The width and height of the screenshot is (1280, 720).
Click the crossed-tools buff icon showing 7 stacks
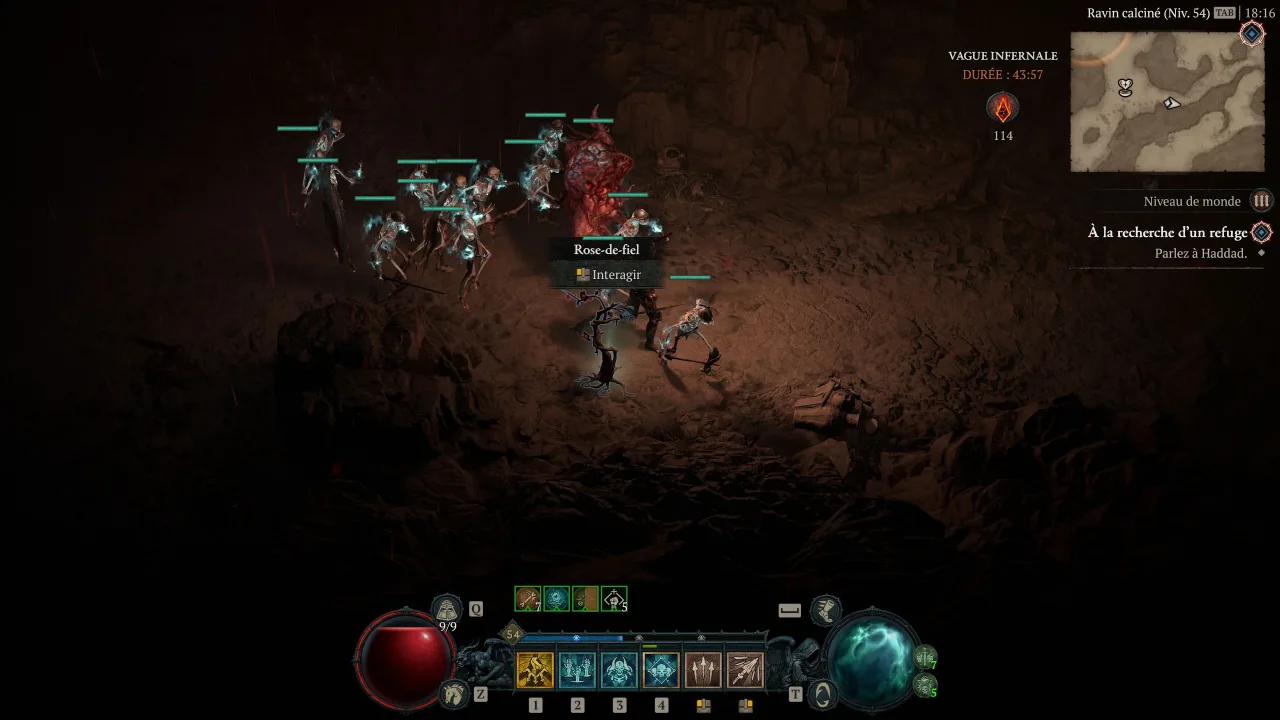click(526, 598)
